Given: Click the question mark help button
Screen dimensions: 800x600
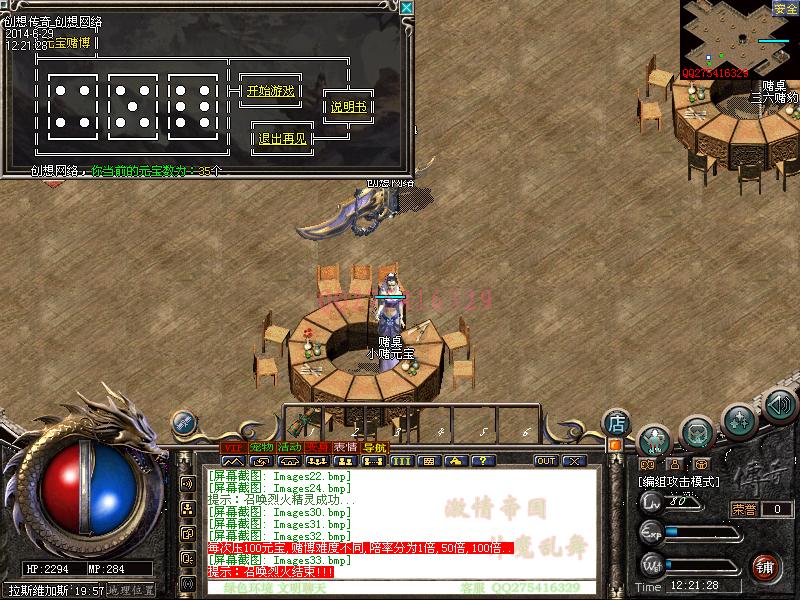Looking at the screenshot, I should pos(484,461).
